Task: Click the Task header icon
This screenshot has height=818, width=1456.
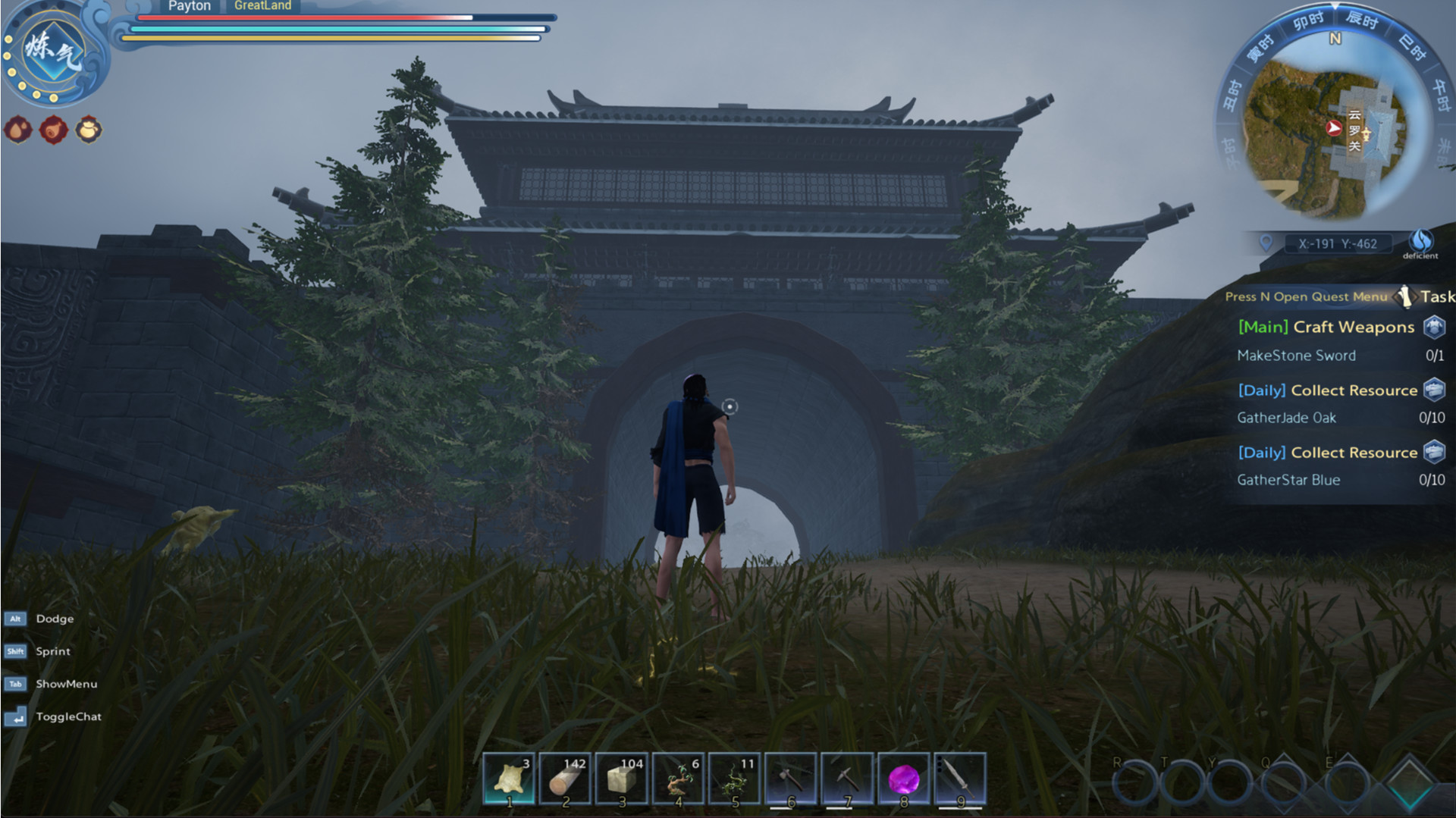Action: tap(1406, 296)
